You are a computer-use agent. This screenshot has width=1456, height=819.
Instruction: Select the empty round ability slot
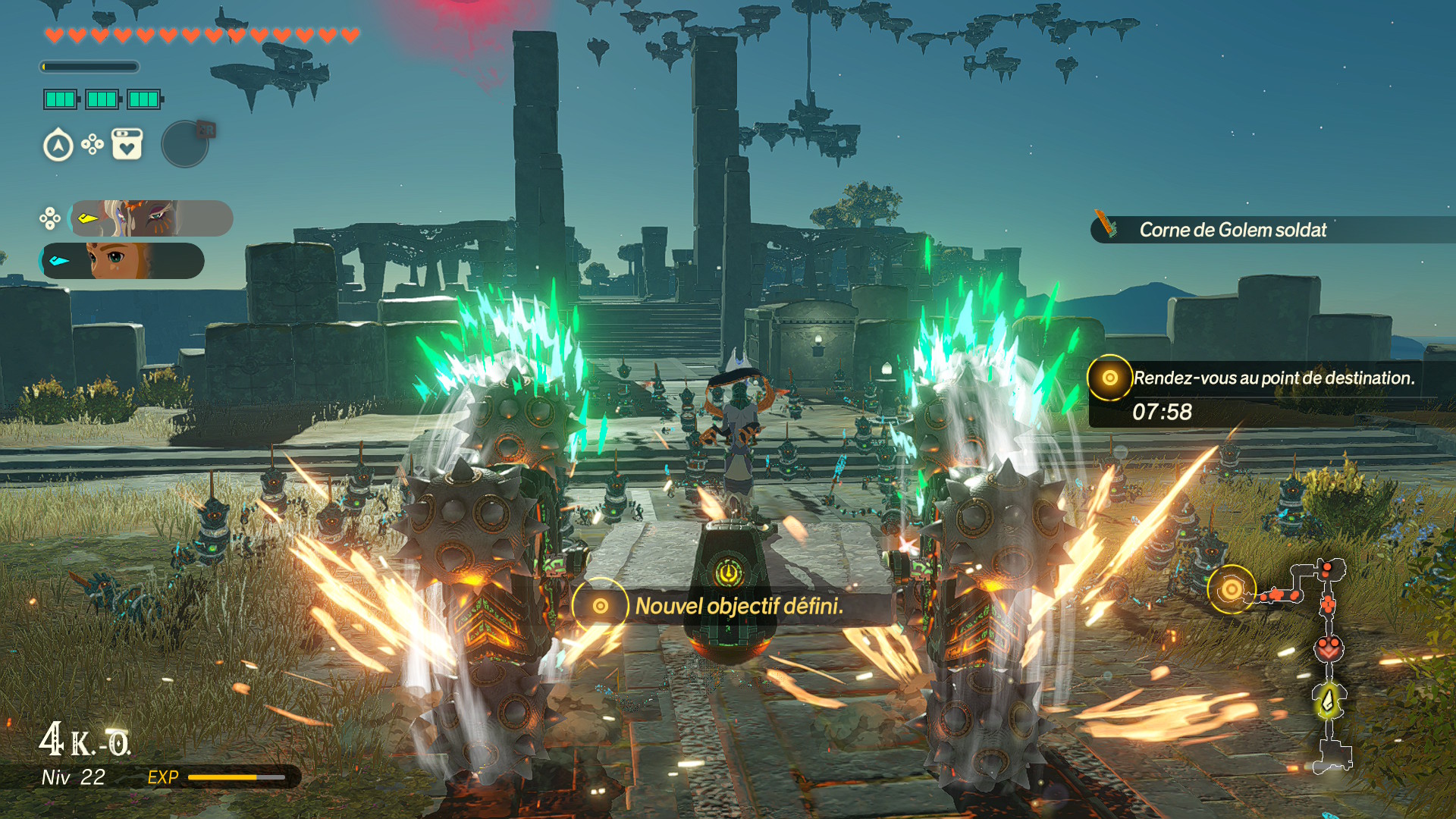click(x=185, y=144)
